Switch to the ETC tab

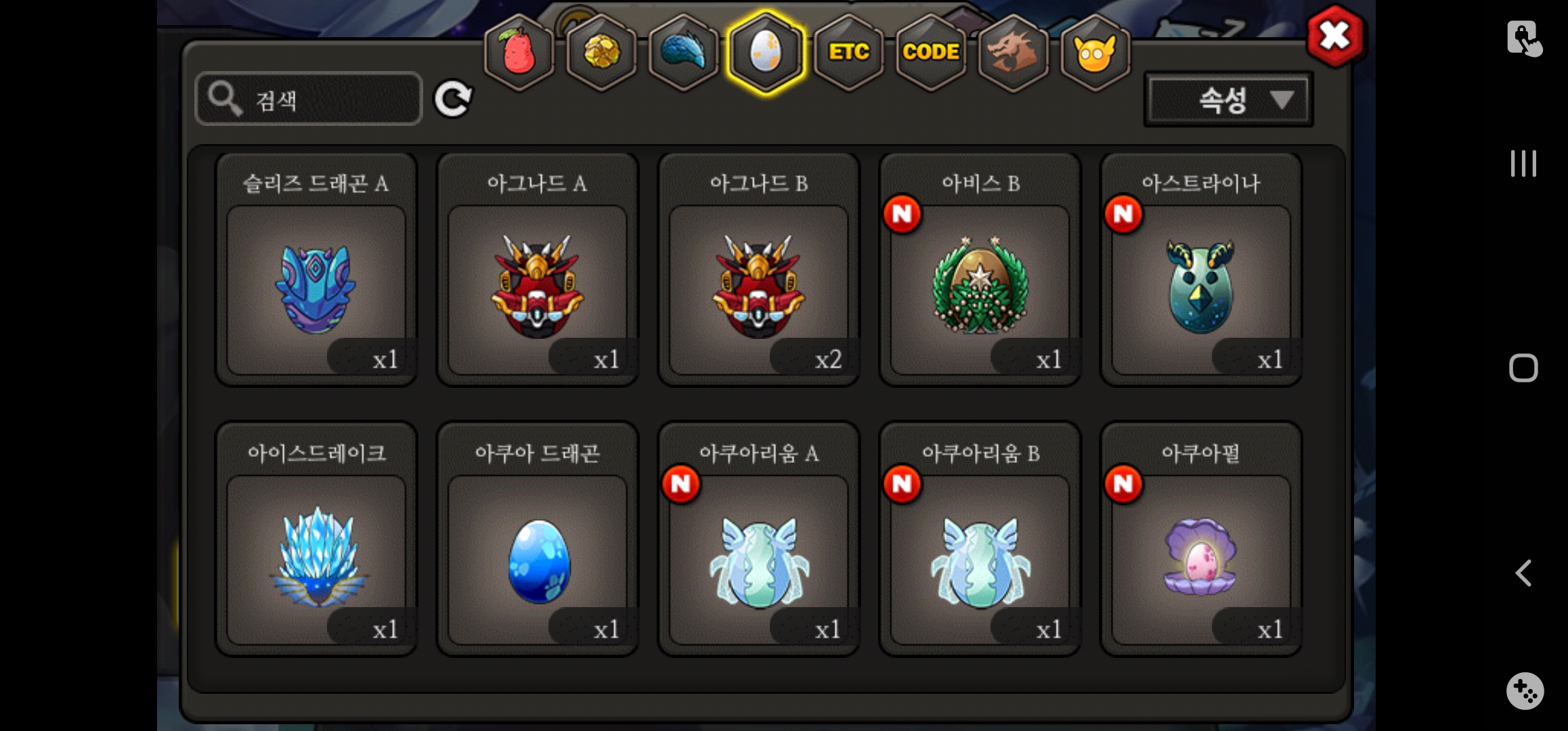pyautogui.click(x=849, y=52)
